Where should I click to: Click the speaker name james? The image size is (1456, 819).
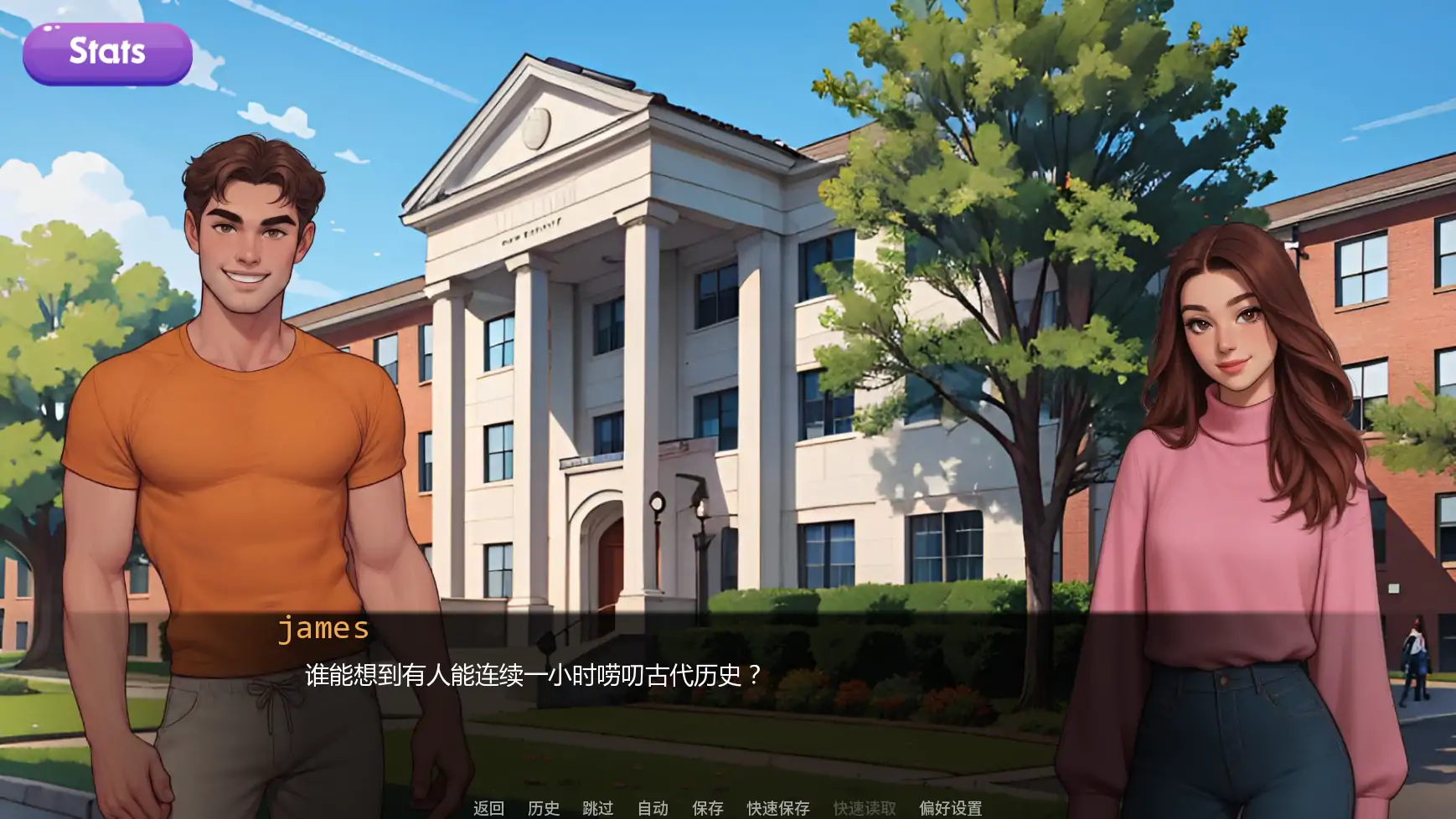[324, 629]
